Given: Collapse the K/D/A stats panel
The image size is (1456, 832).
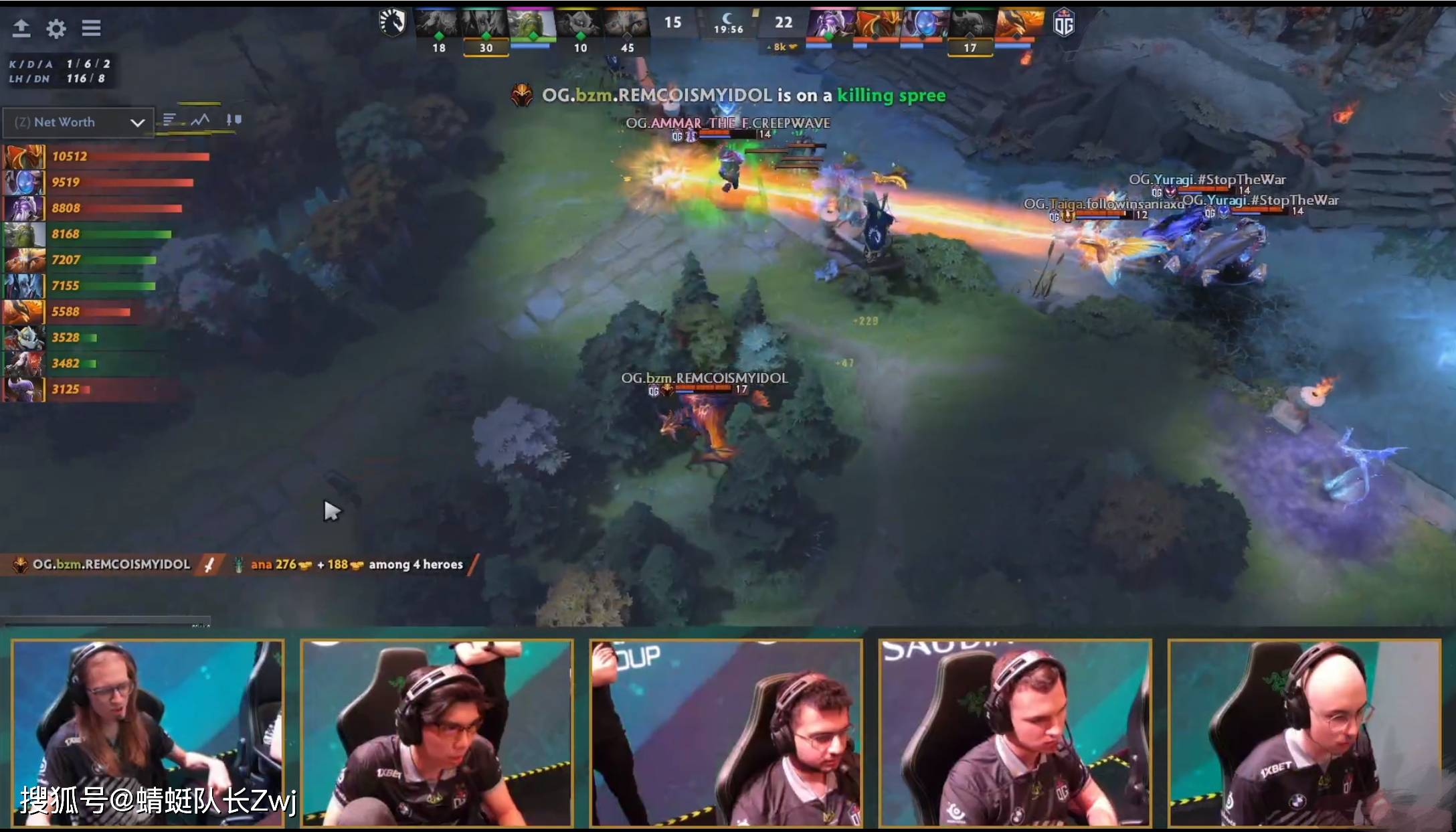Looking at the screenshot, I should coord(60,70).
